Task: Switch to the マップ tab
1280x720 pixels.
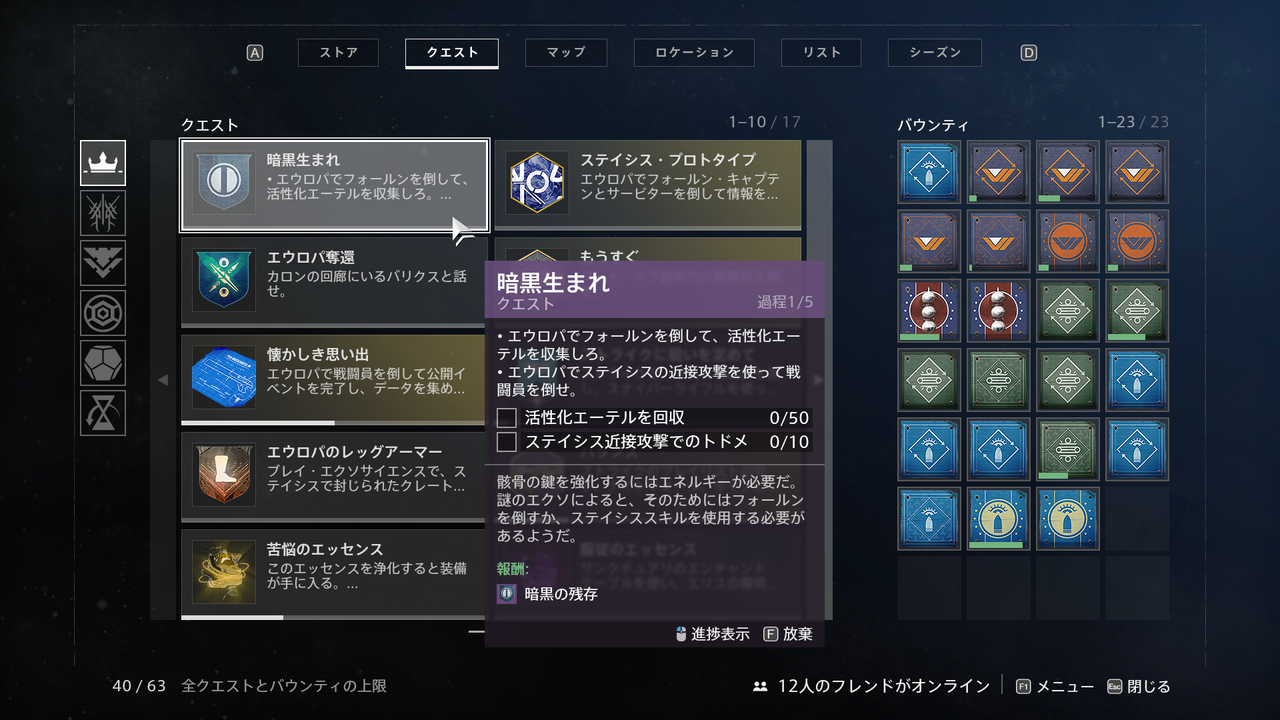Action: pos(566,53)
